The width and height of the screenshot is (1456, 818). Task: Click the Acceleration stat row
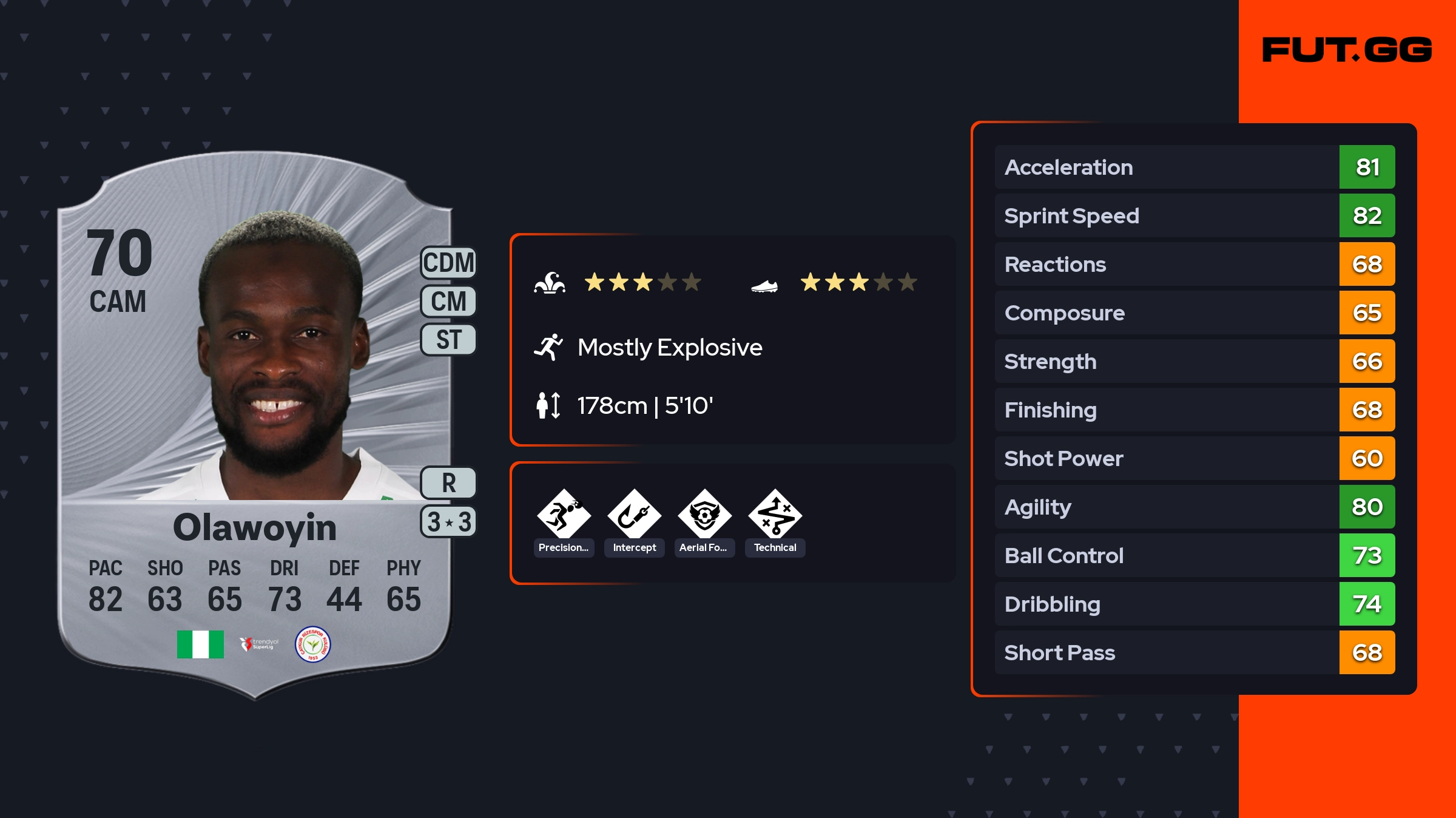coord(1194,167)
